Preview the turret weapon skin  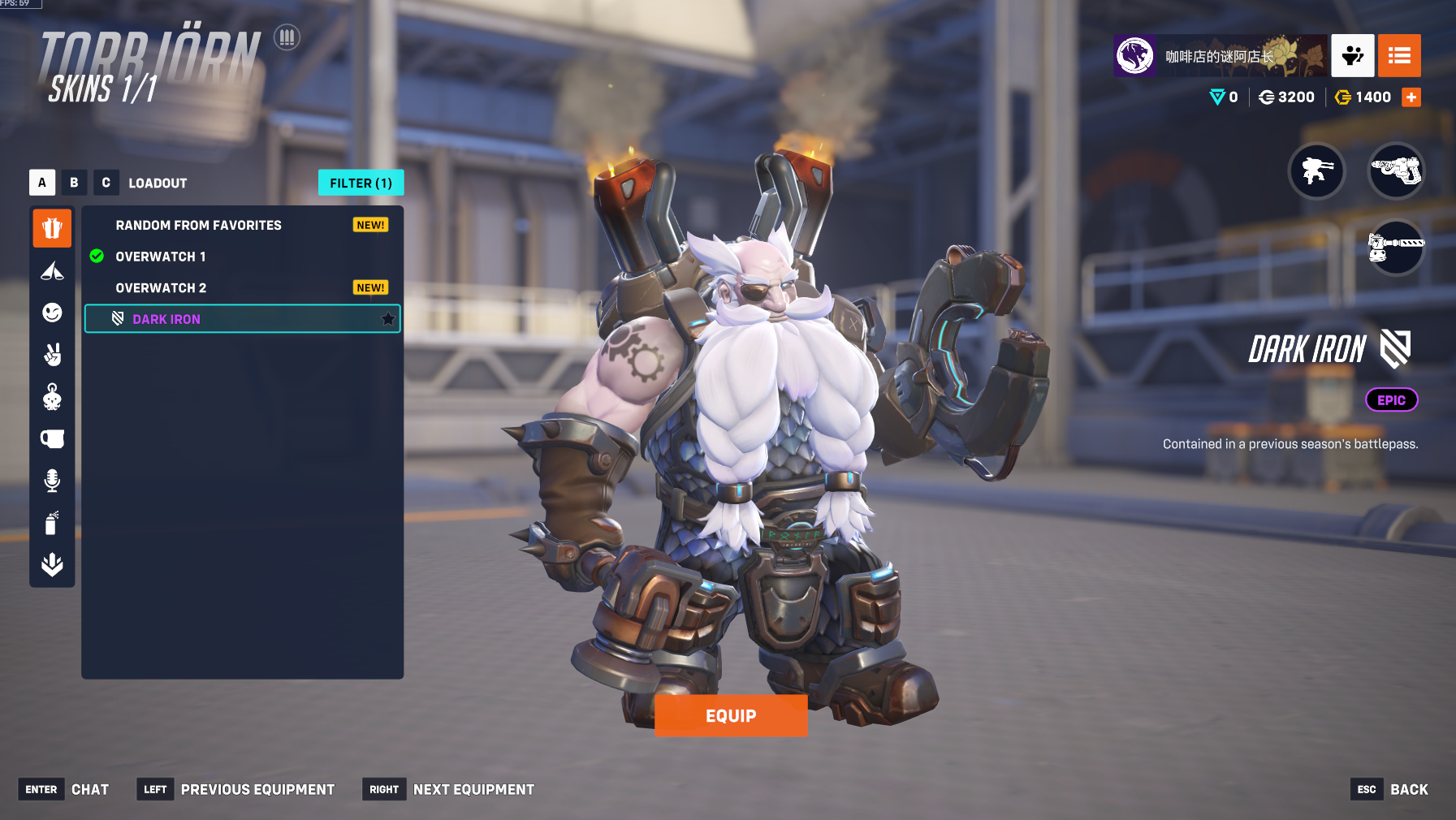[x=1316, y=171]
